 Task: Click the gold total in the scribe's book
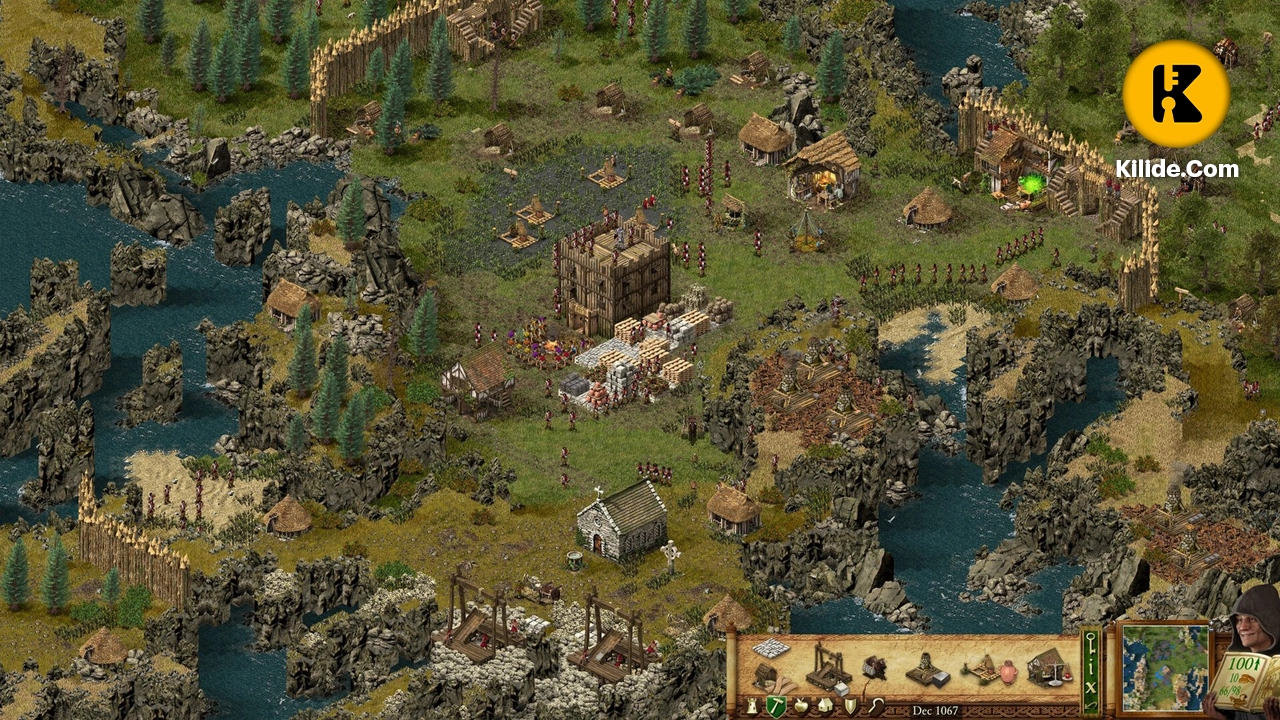click(1243, 662)
